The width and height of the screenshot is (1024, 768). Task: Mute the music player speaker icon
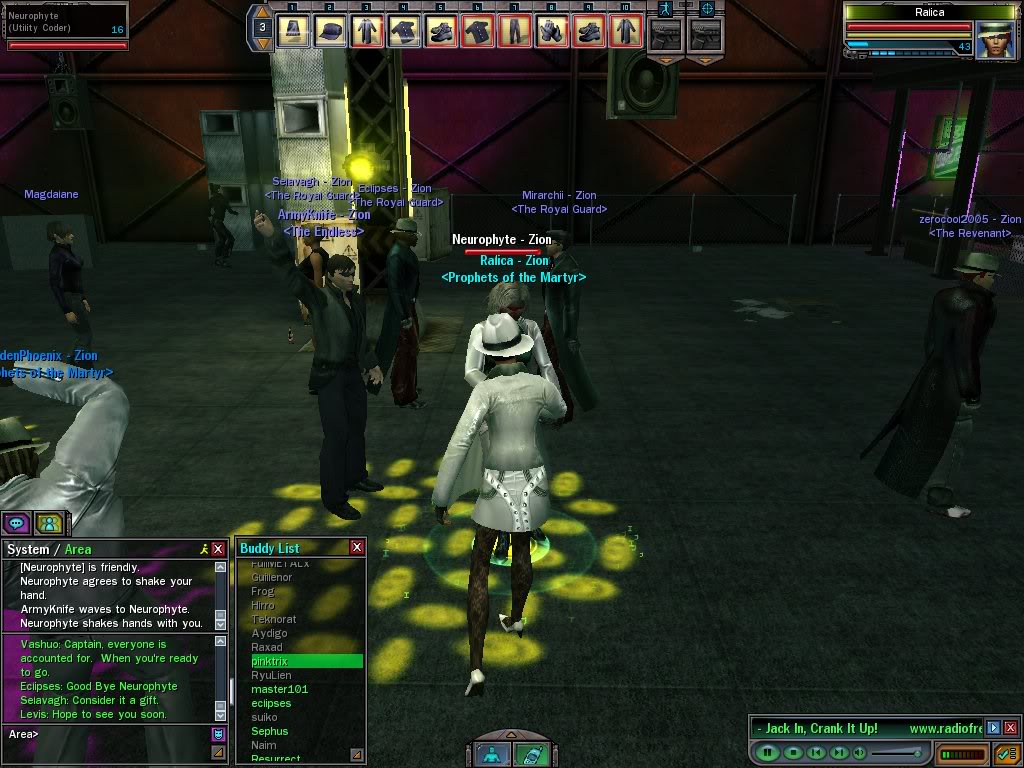858,752
